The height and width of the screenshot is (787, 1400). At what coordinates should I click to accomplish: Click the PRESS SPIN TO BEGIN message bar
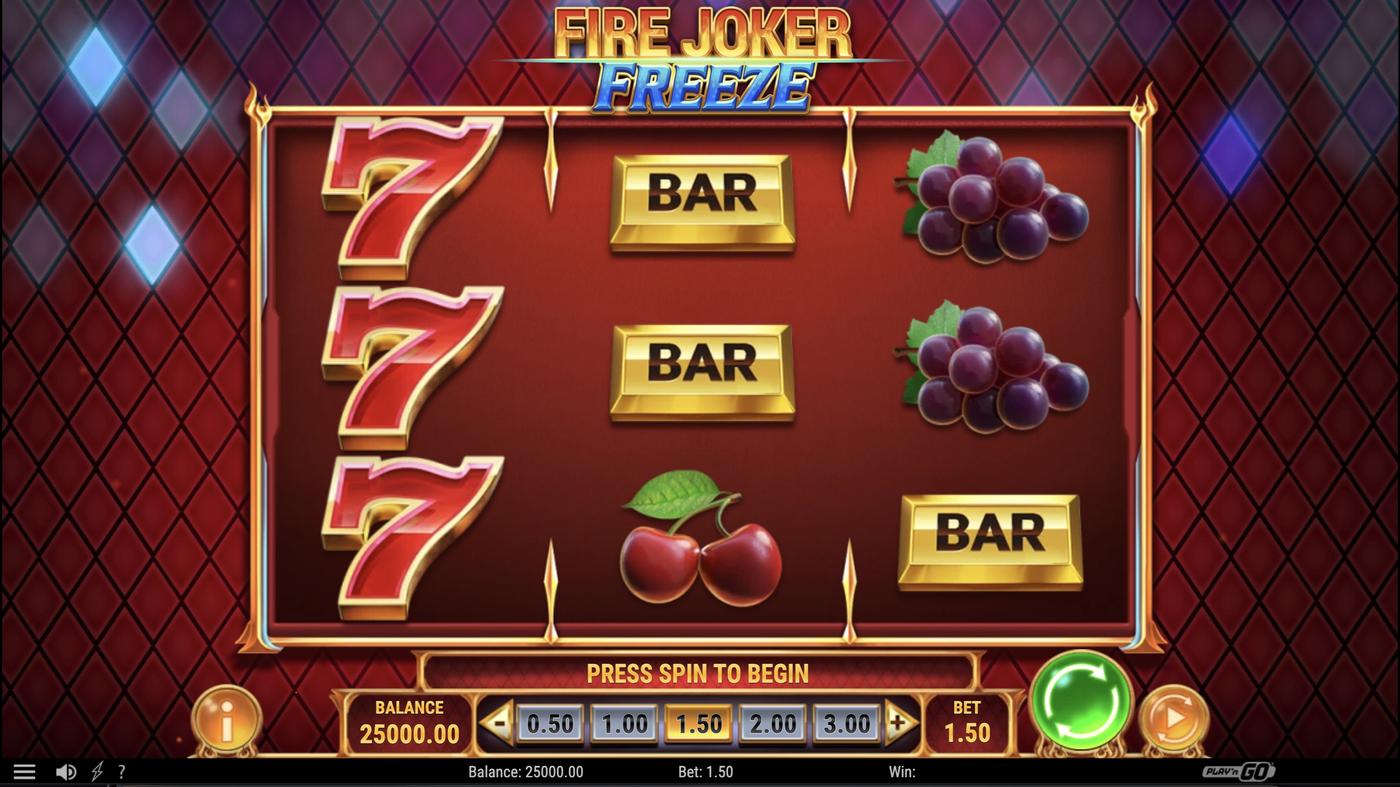(x=700, y=673)
